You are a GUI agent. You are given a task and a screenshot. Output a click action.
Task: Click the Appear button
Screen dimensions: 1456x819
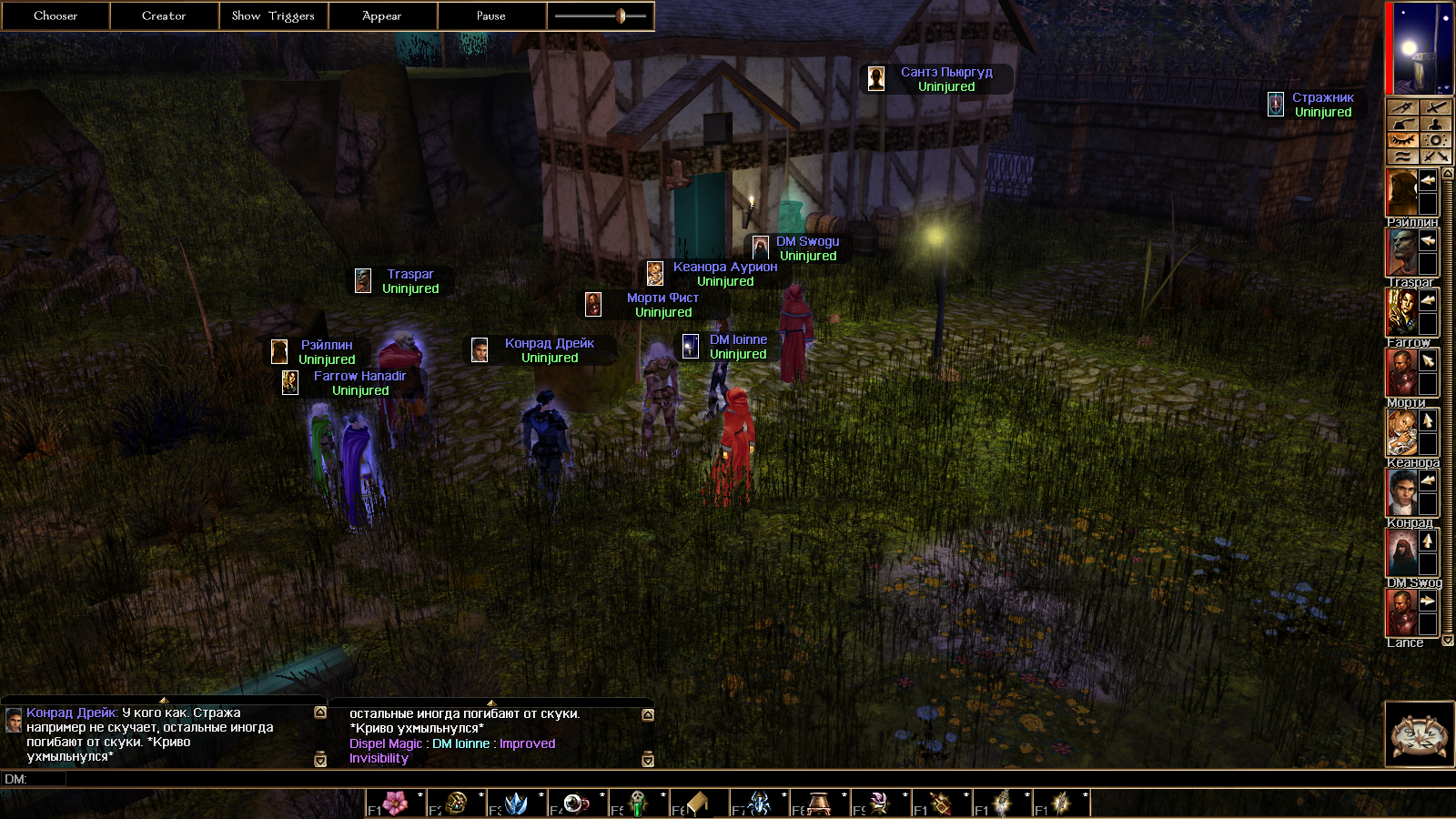point(382,15)
